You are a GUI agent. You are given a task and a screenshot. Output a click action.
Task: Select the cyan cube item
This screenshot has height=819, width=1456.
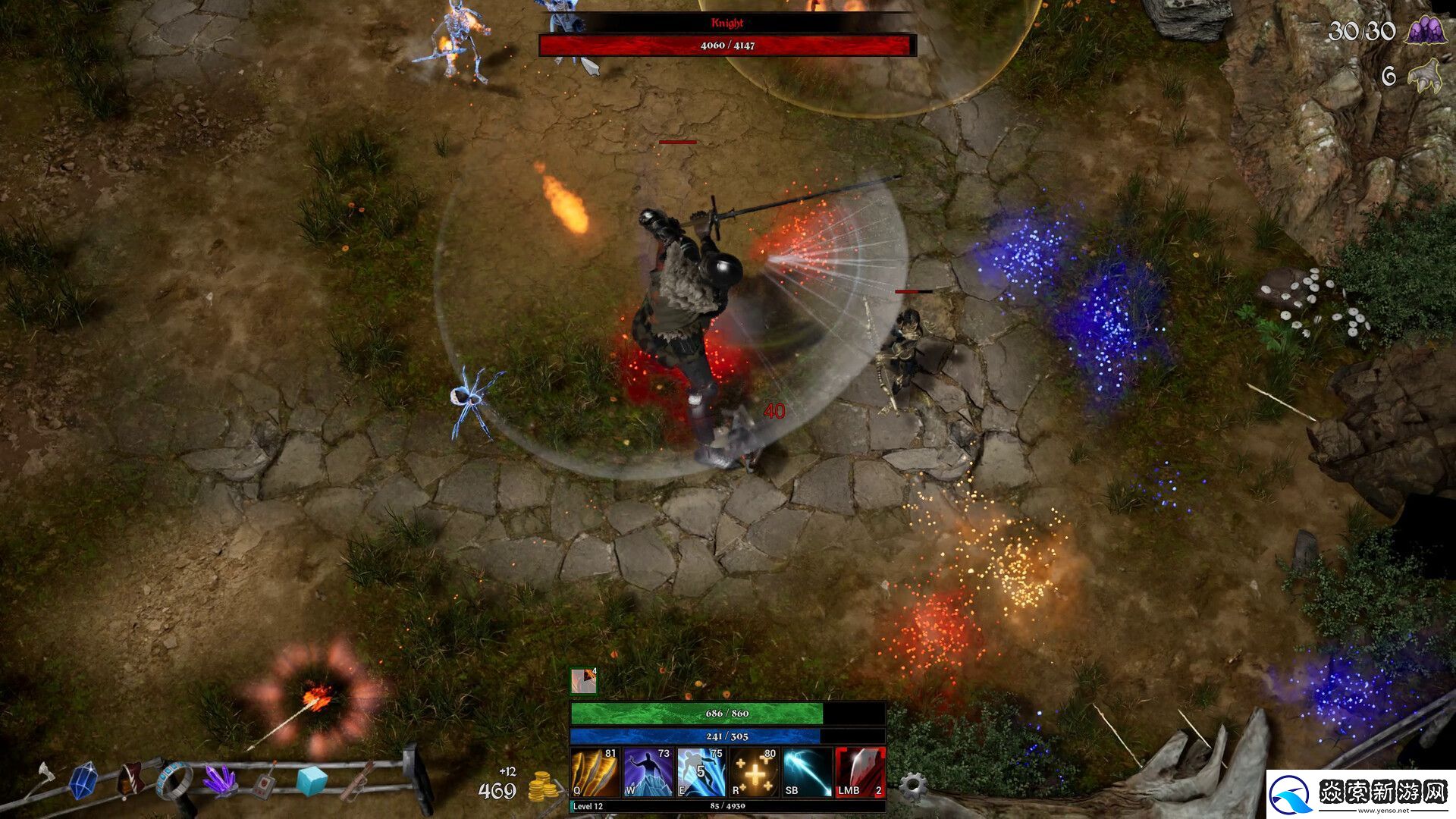(x=312, y=780)
